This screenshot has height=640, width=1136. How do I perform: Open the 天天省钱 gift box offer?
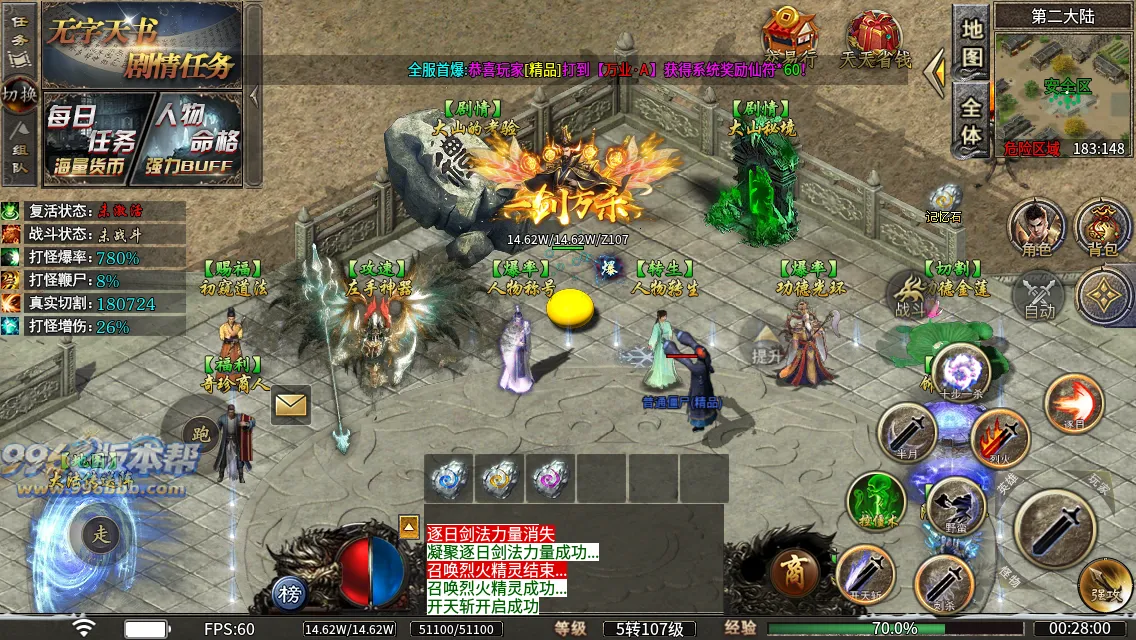coord(876,40)
